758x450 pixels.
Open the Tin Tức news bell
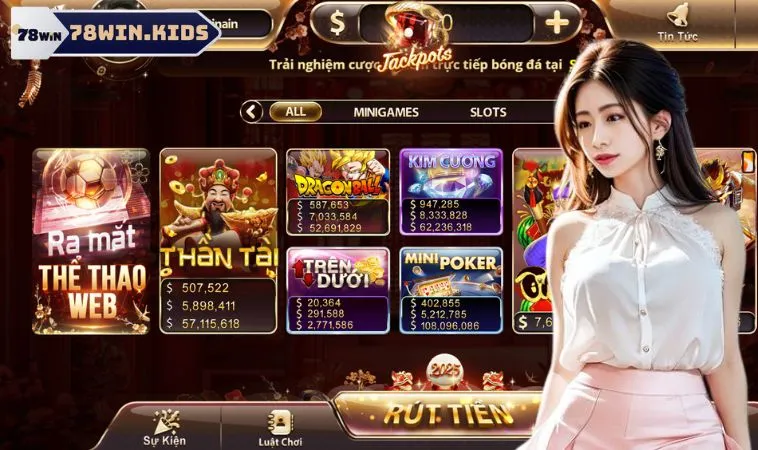(x=677, y=22)
